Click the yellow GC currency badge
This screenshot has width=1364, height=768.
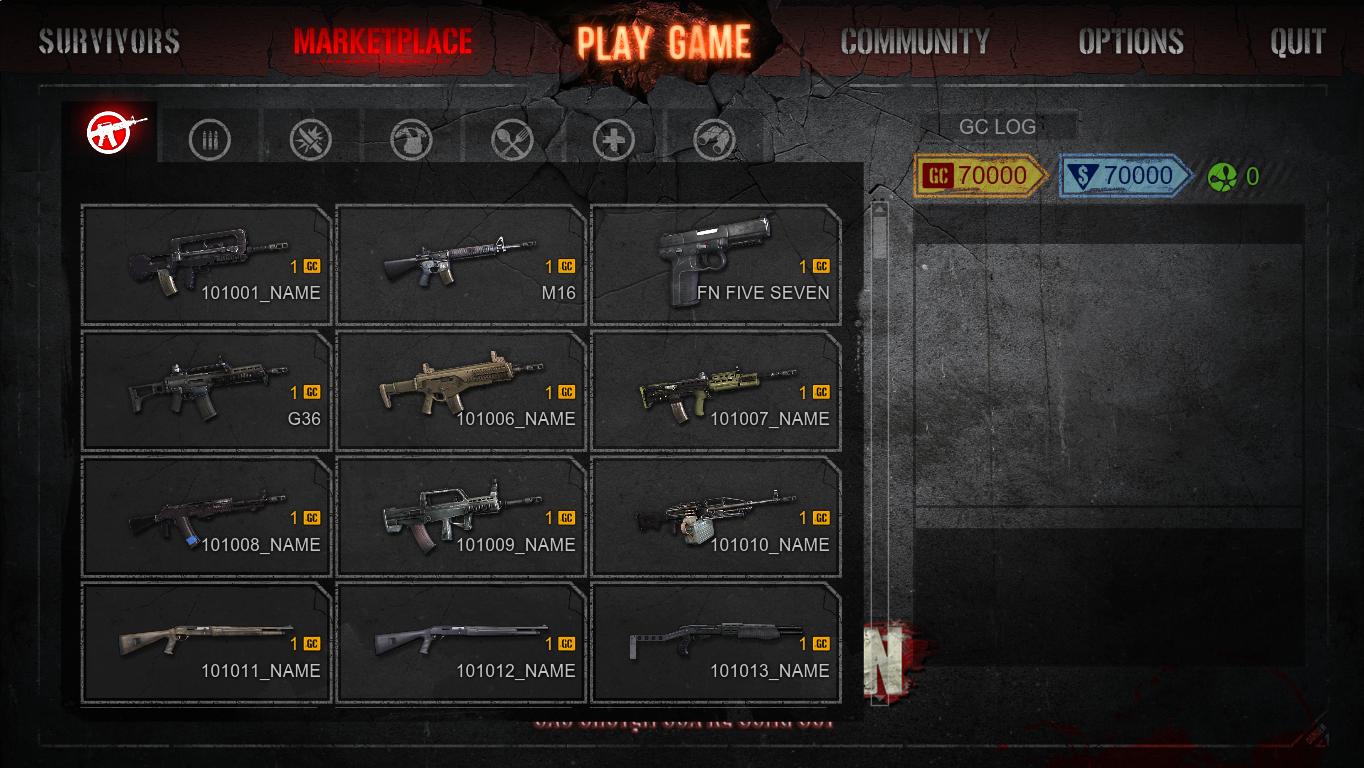tap(975, 174)
